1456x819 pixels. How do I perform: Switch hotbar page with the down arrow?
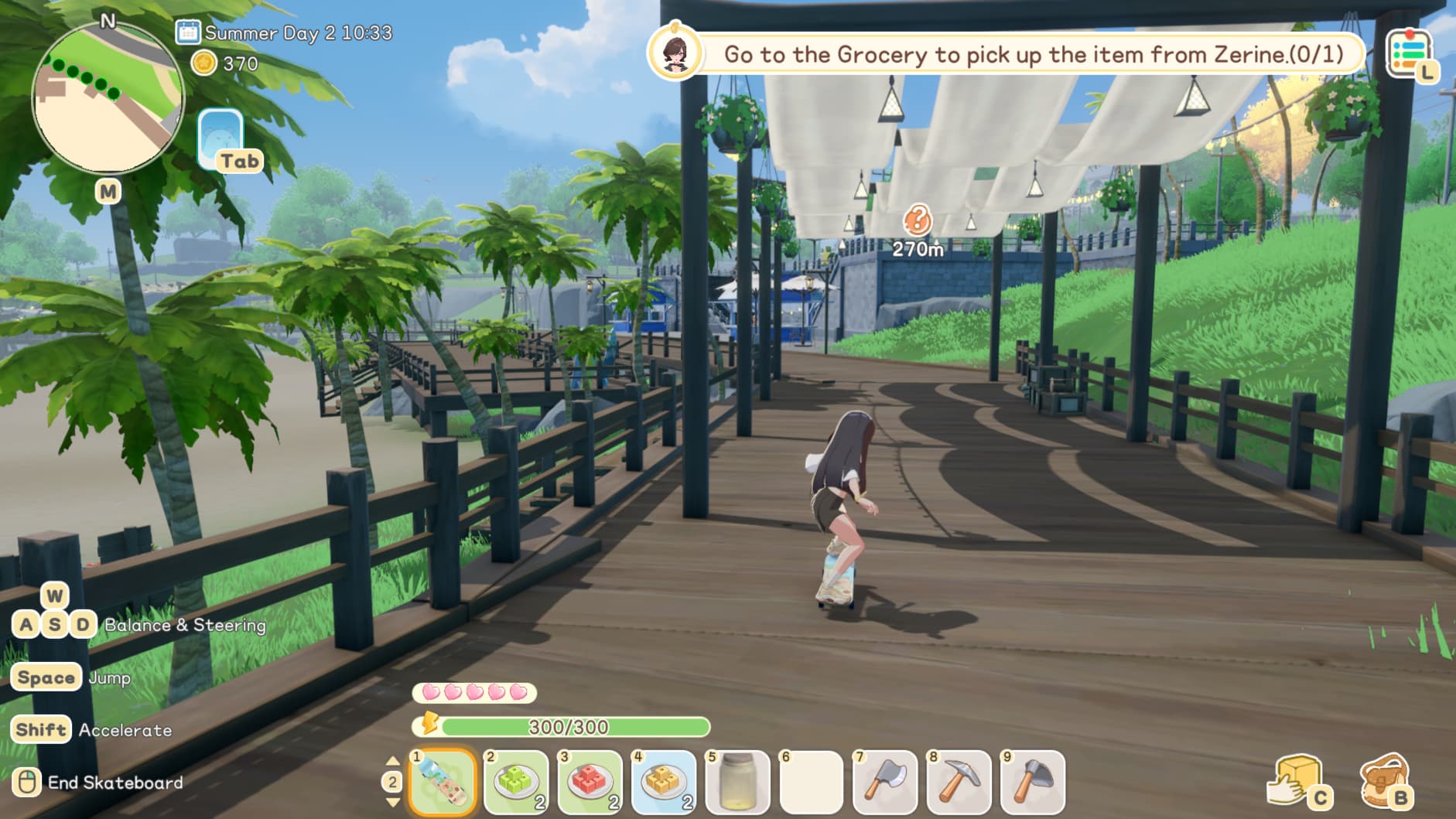point(392,803)
